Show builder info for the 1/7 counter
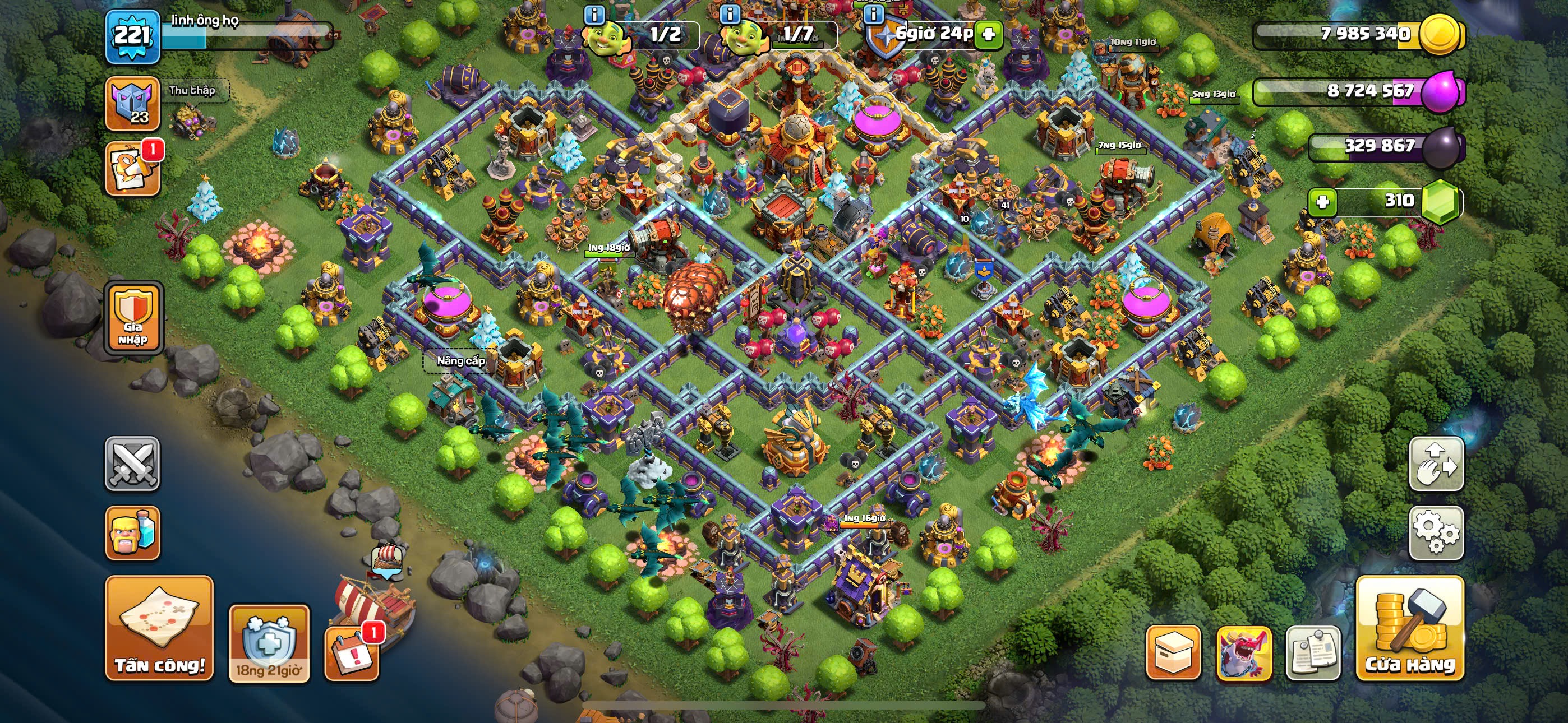Screen dimensions: 1568x723 click(x=730, y=13)
